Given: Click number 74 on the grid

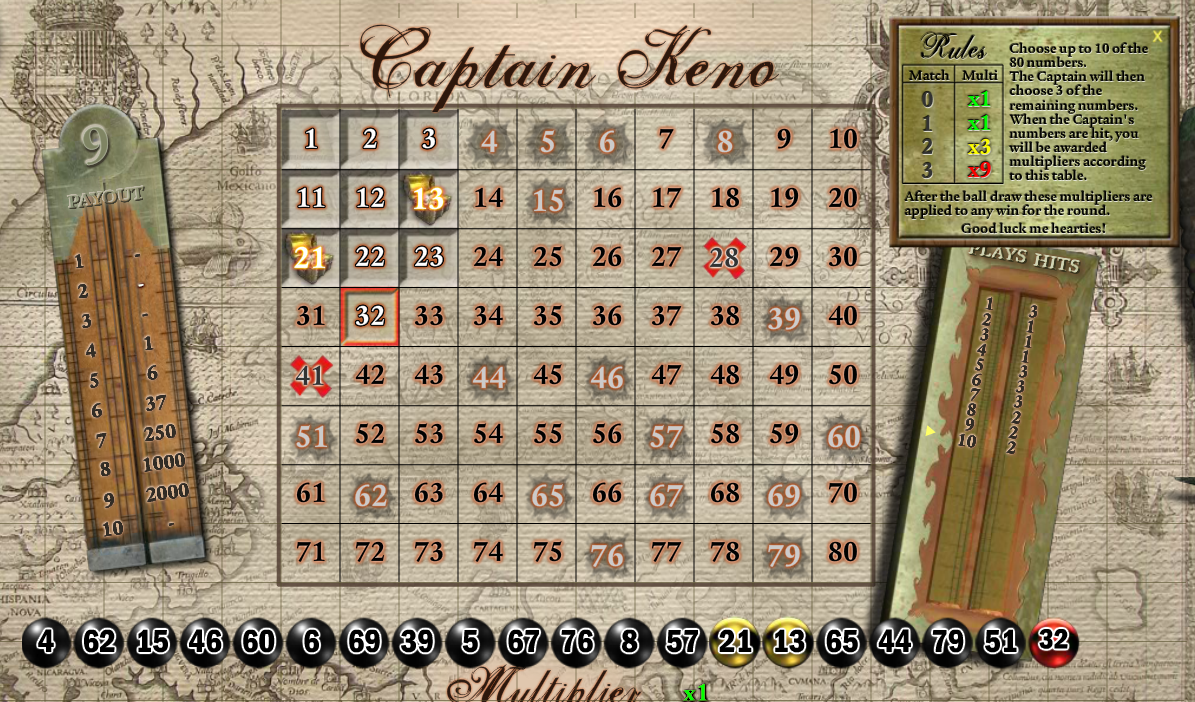Looking at the screenshot, I should 488,552.
